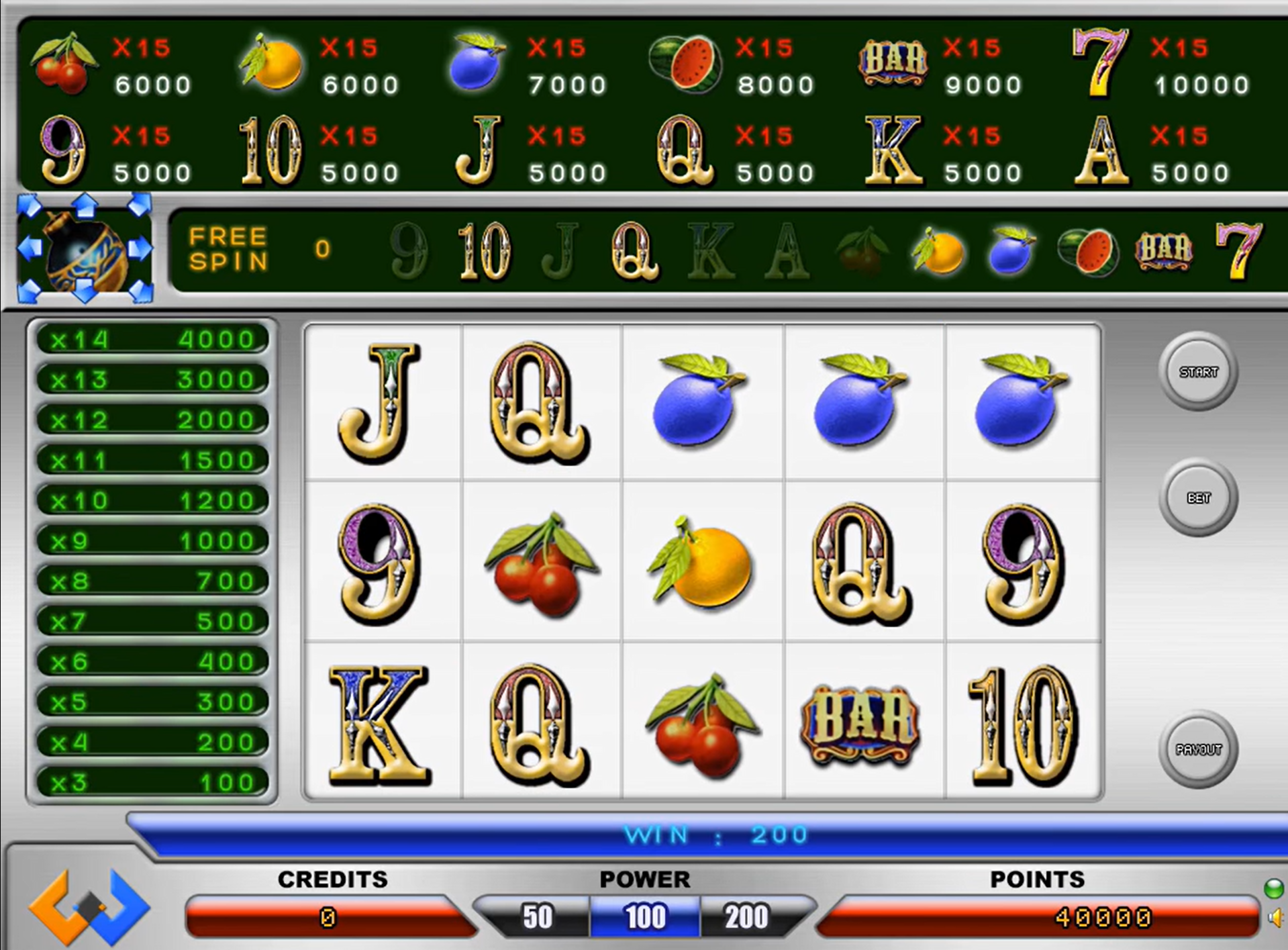1288x950 pixels.
Task: Click the round BET button
Action: coord(1198,498)
